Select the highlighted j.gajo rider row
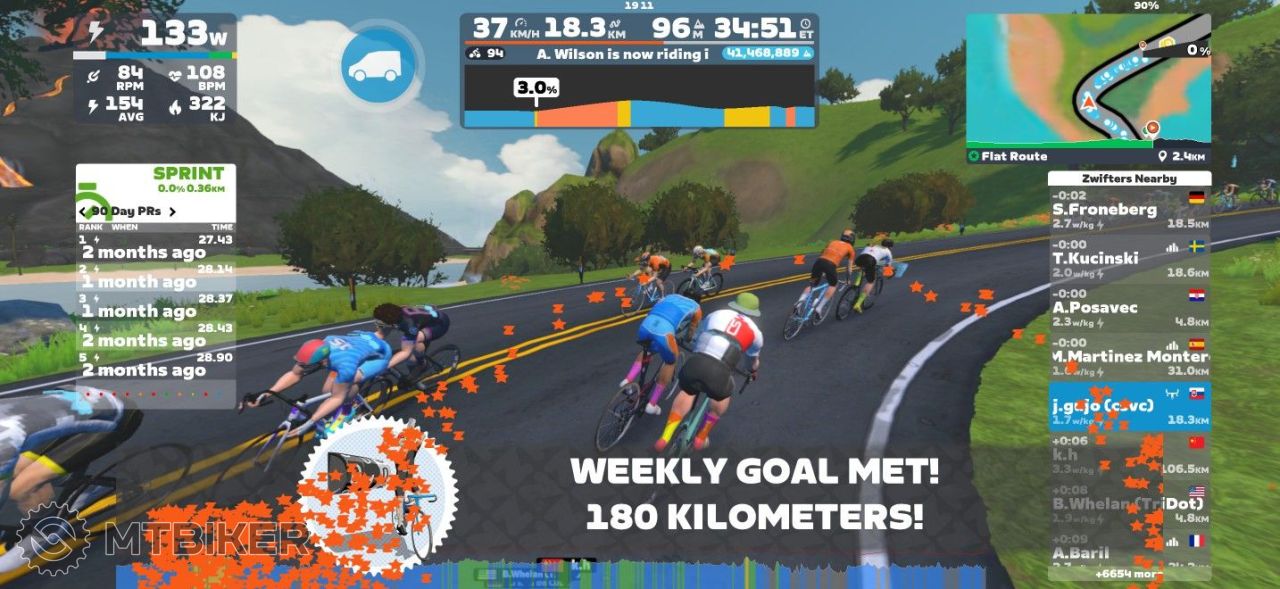 1128,406
